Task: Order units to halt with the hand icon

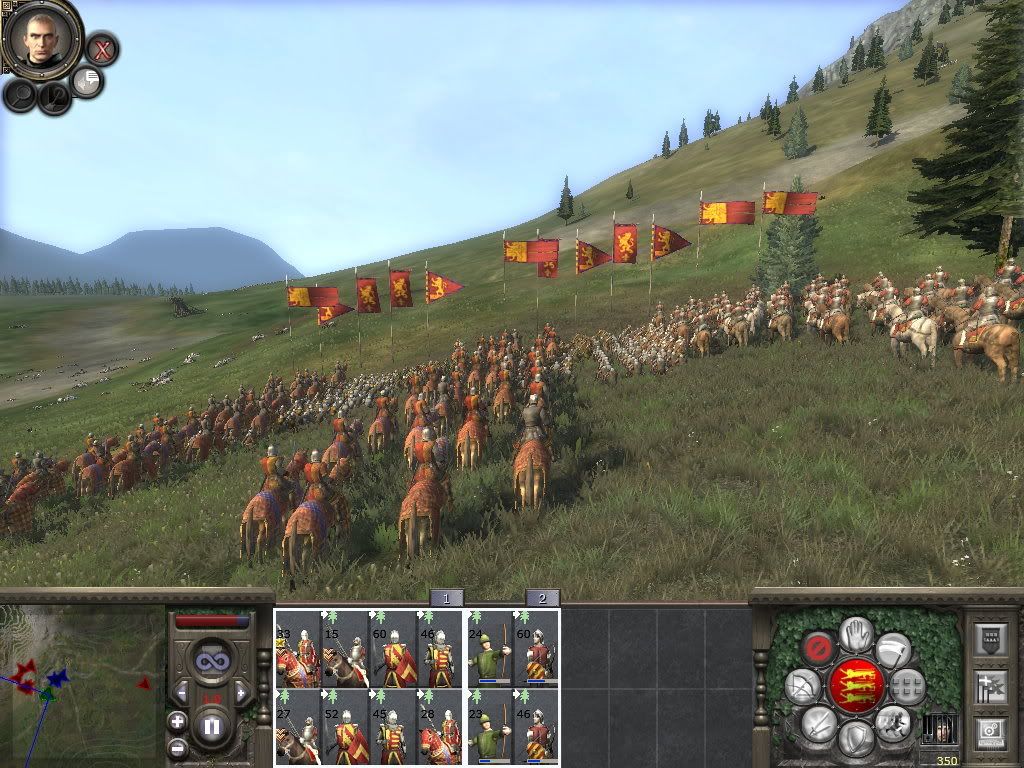Action: click(856, 633)
